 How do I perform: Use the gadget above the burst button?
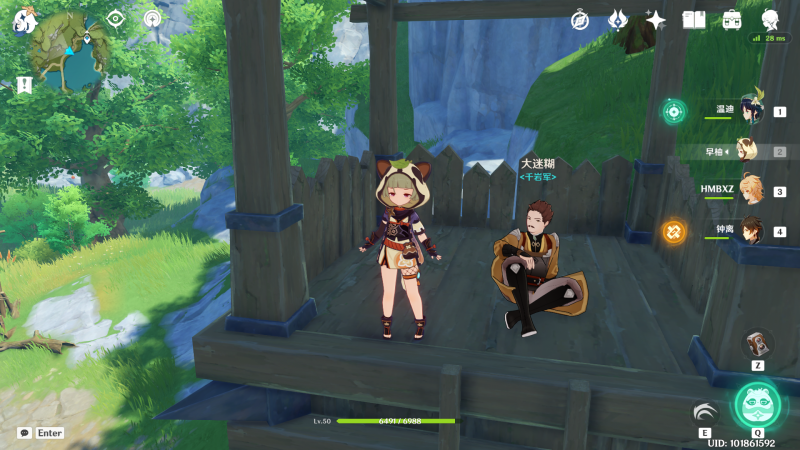click(x=758, y=343)
